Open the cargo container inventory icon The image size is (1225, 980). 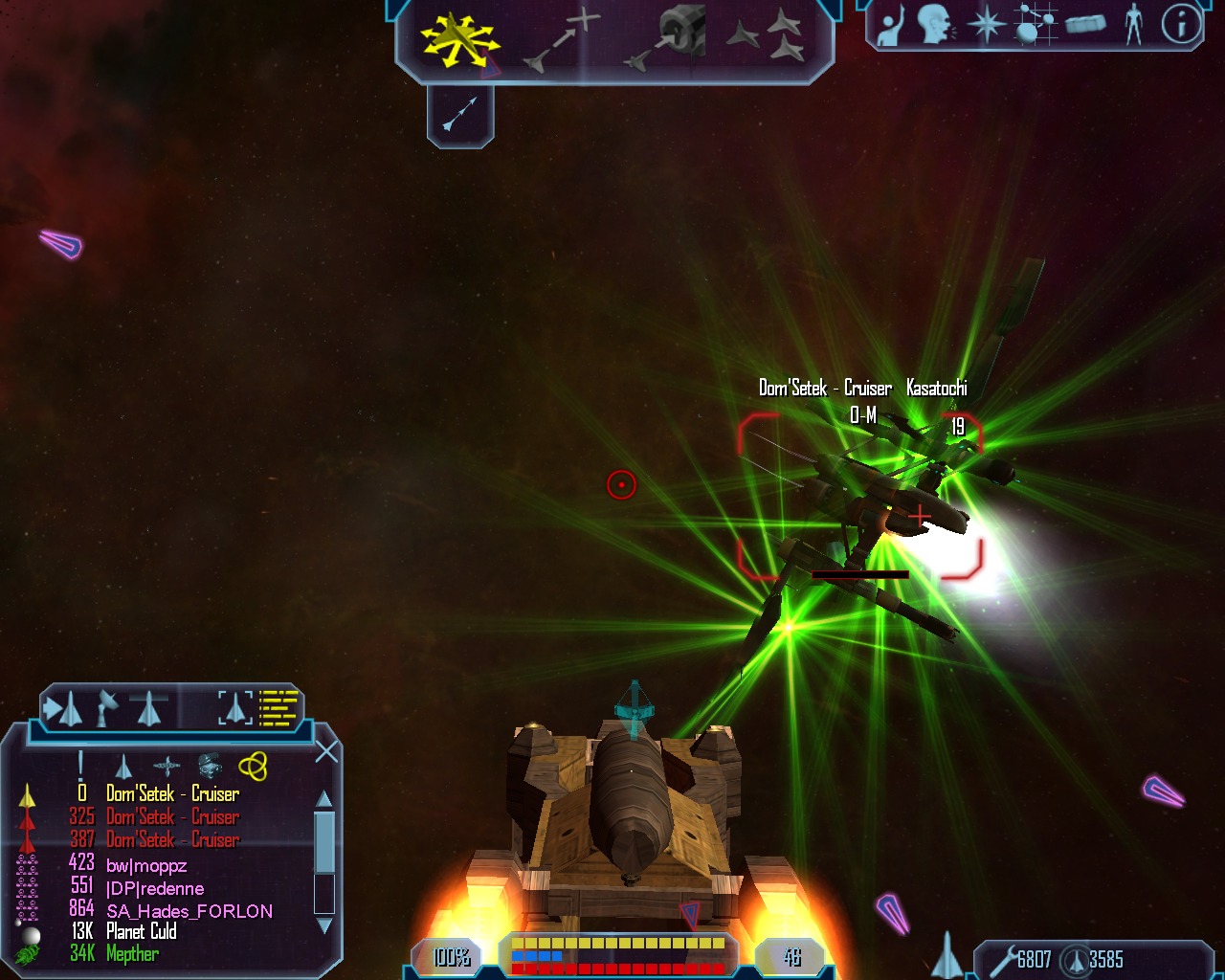pos(1085,25)
